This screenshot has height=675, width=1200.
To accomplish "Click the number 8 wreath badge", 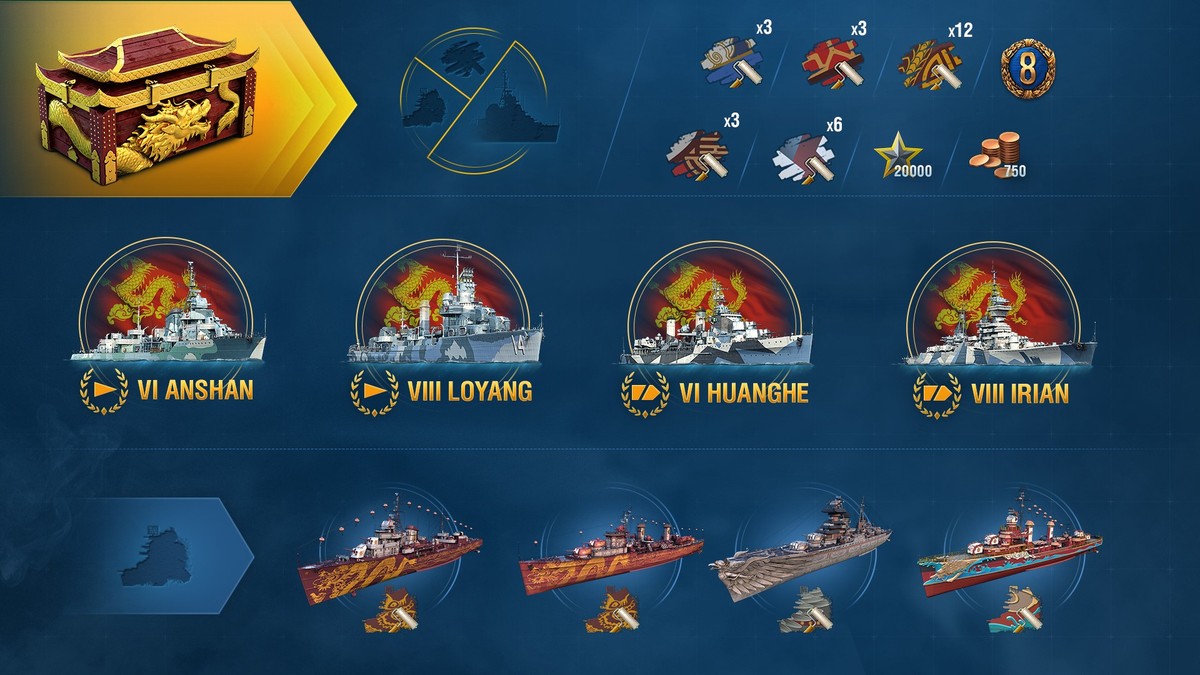I will [x=1028, y=67].
